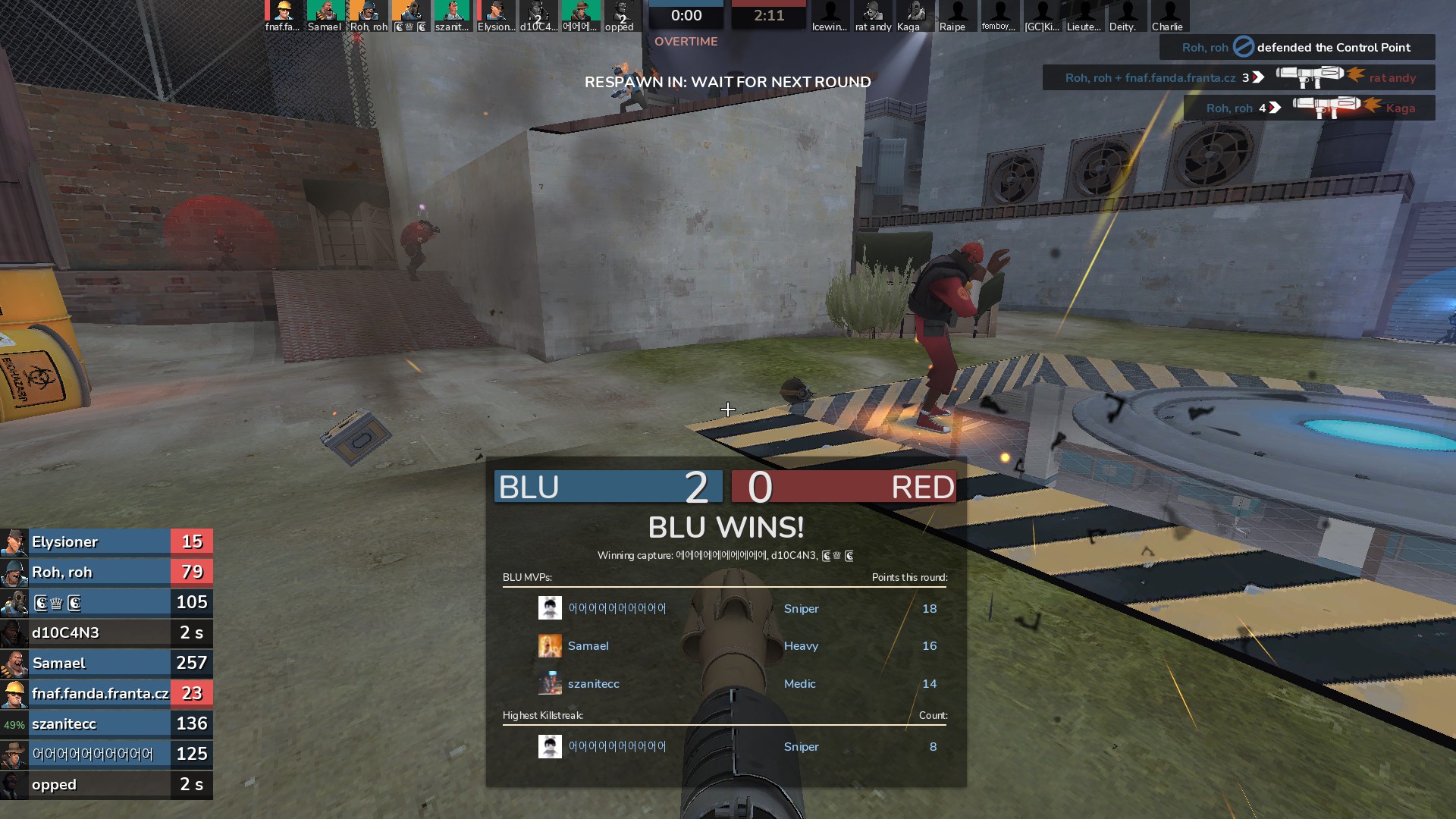
Task: Select Elysioner in the team player list
Action: pos(106,542)
